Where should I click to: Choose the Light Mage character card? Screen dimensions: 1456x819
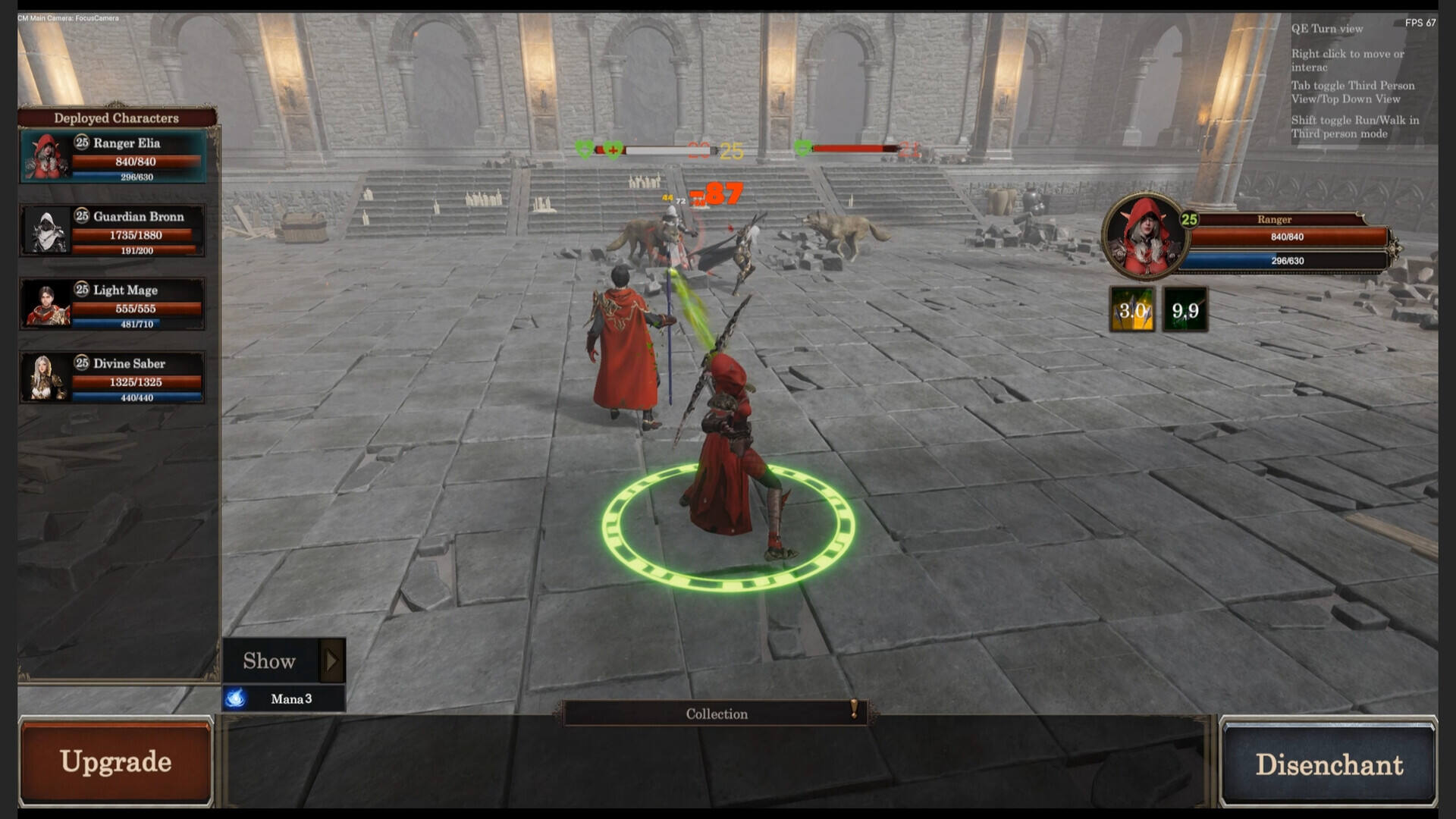pos(113,304)
